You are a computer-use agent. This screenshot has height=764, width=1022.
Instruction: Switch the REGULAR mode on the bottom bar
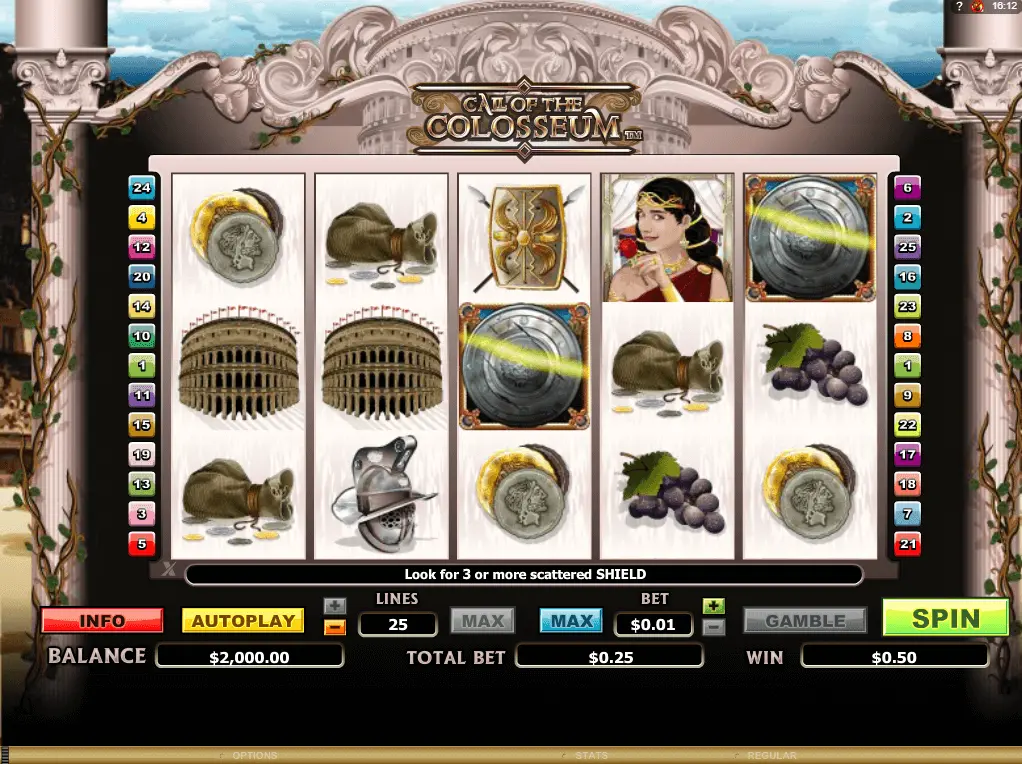771,756
